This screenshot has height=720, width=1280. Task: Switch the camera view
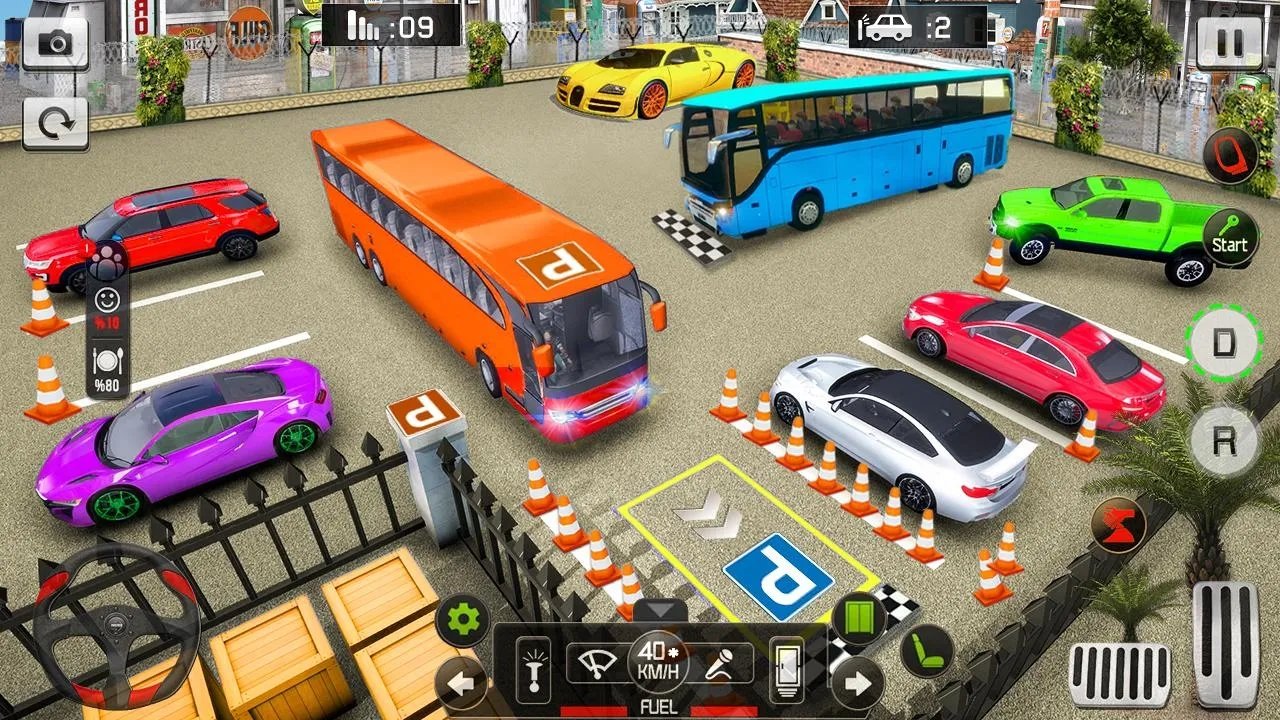[54, 43]
